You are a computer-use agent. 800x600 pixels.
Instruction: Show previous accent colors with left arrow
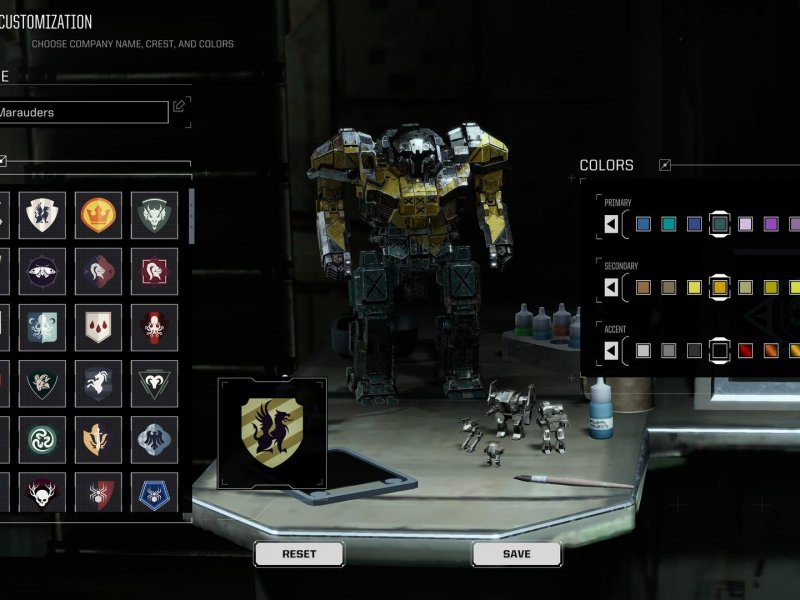click(x=611, y=351)
